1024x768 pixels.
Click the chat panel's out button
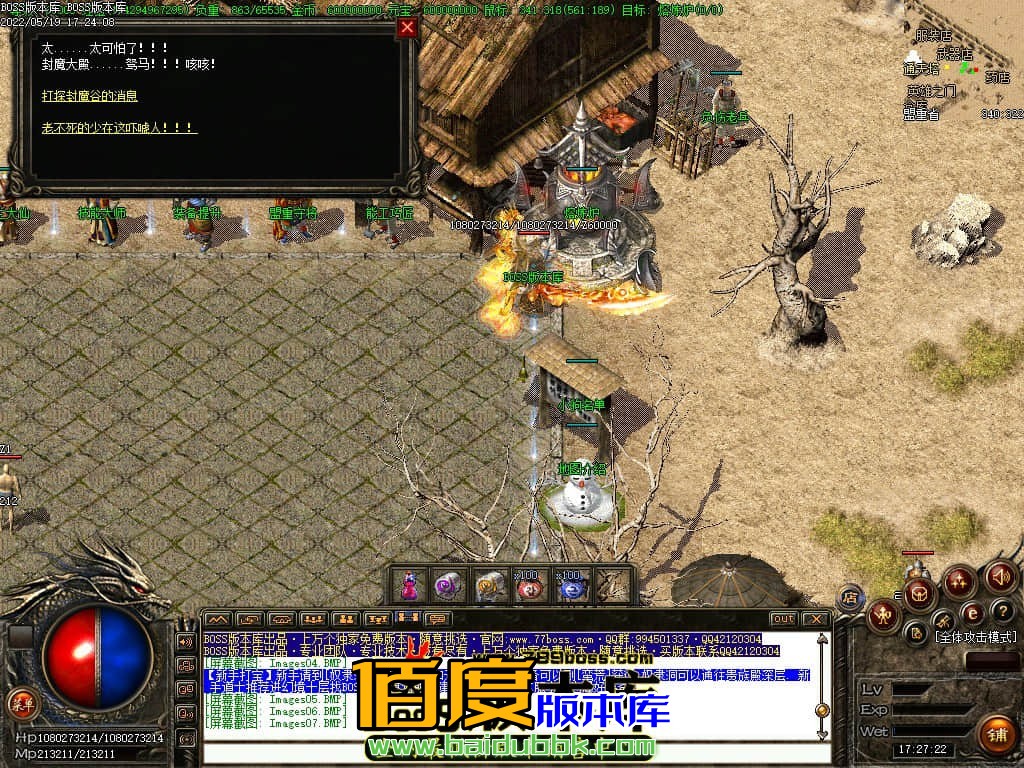click(784, 619)
